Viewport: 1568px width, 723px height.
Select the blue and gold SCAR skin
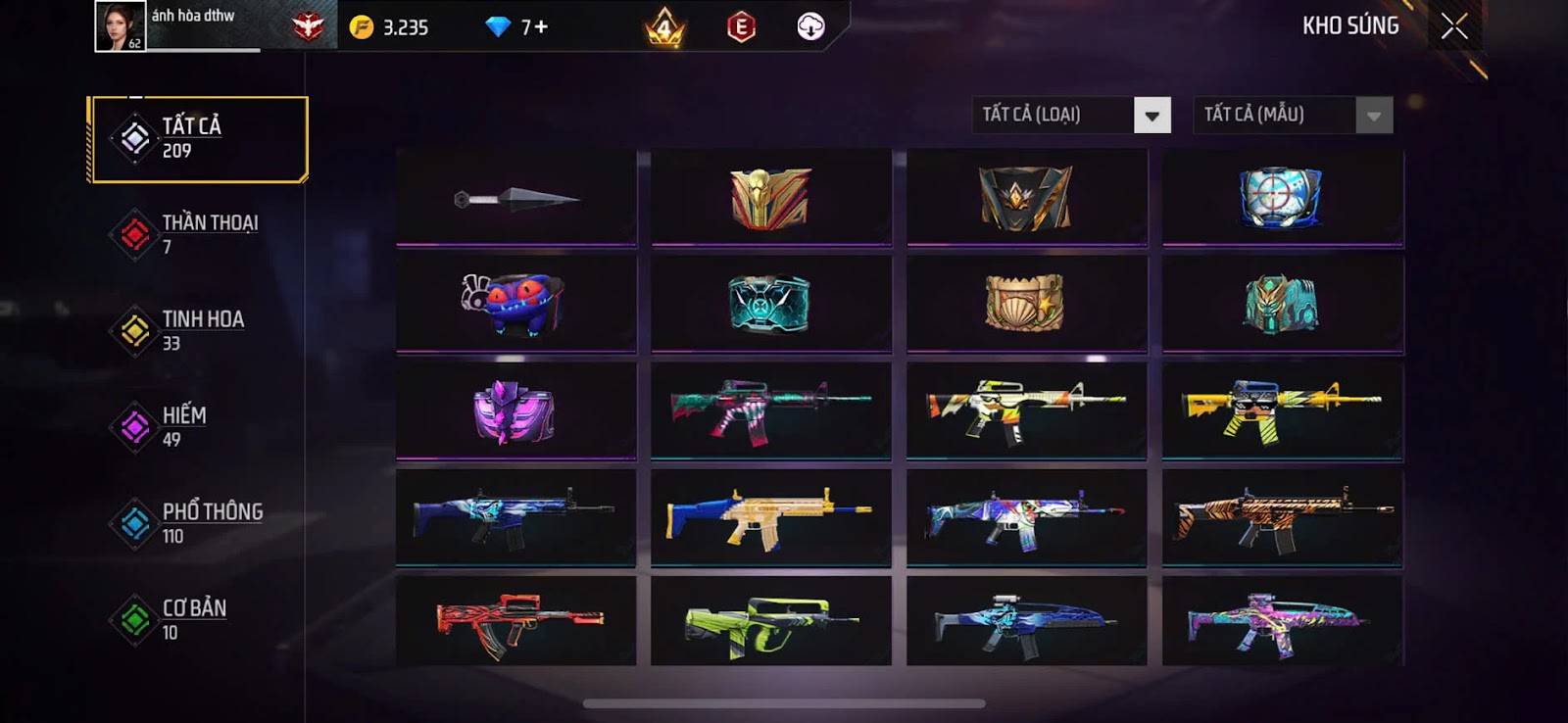[771, 517]
